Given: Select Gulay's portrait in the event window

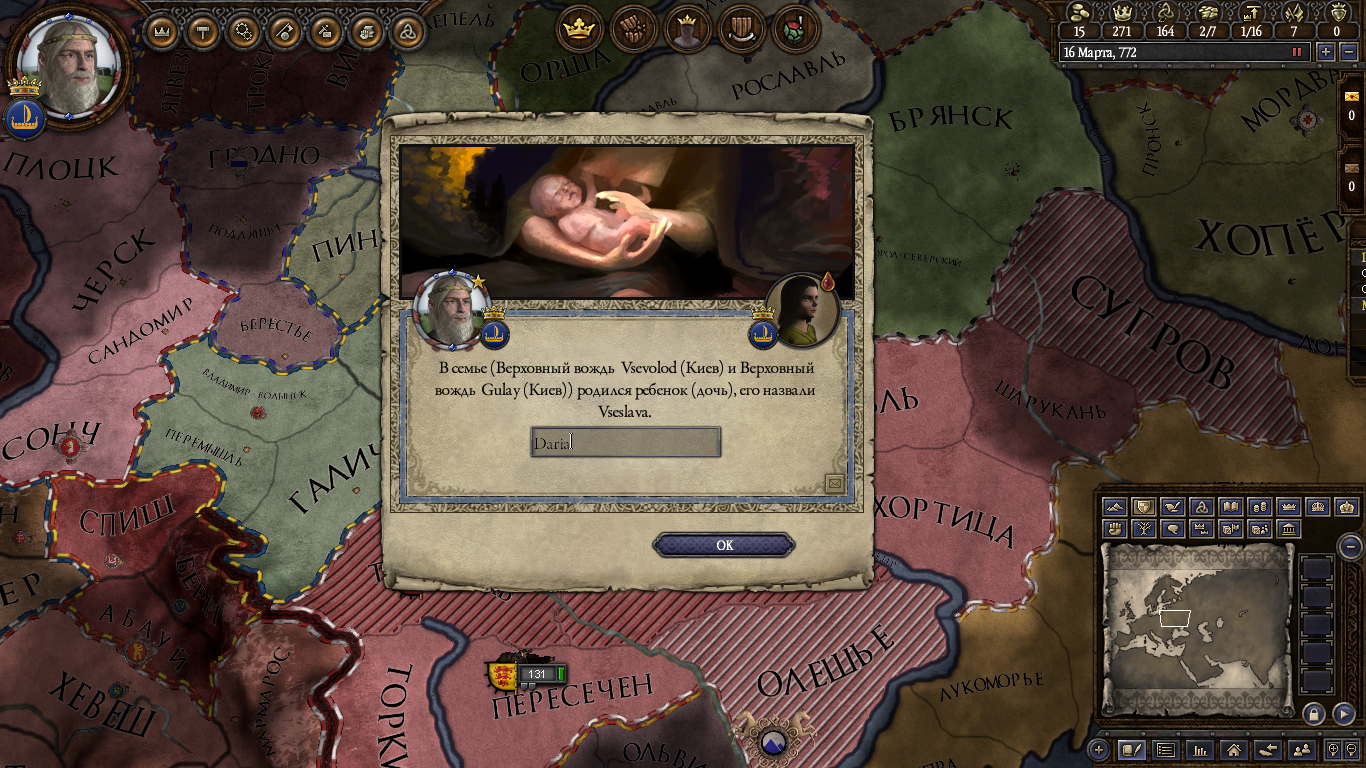Looking at the screenshot, I should [802, 310].
